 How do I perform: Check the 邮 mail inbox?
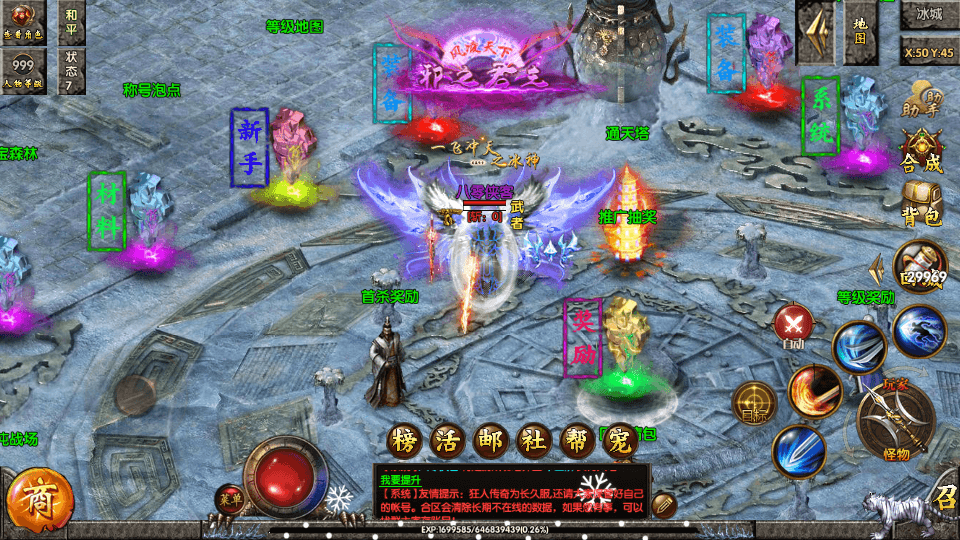coord(490,440)
